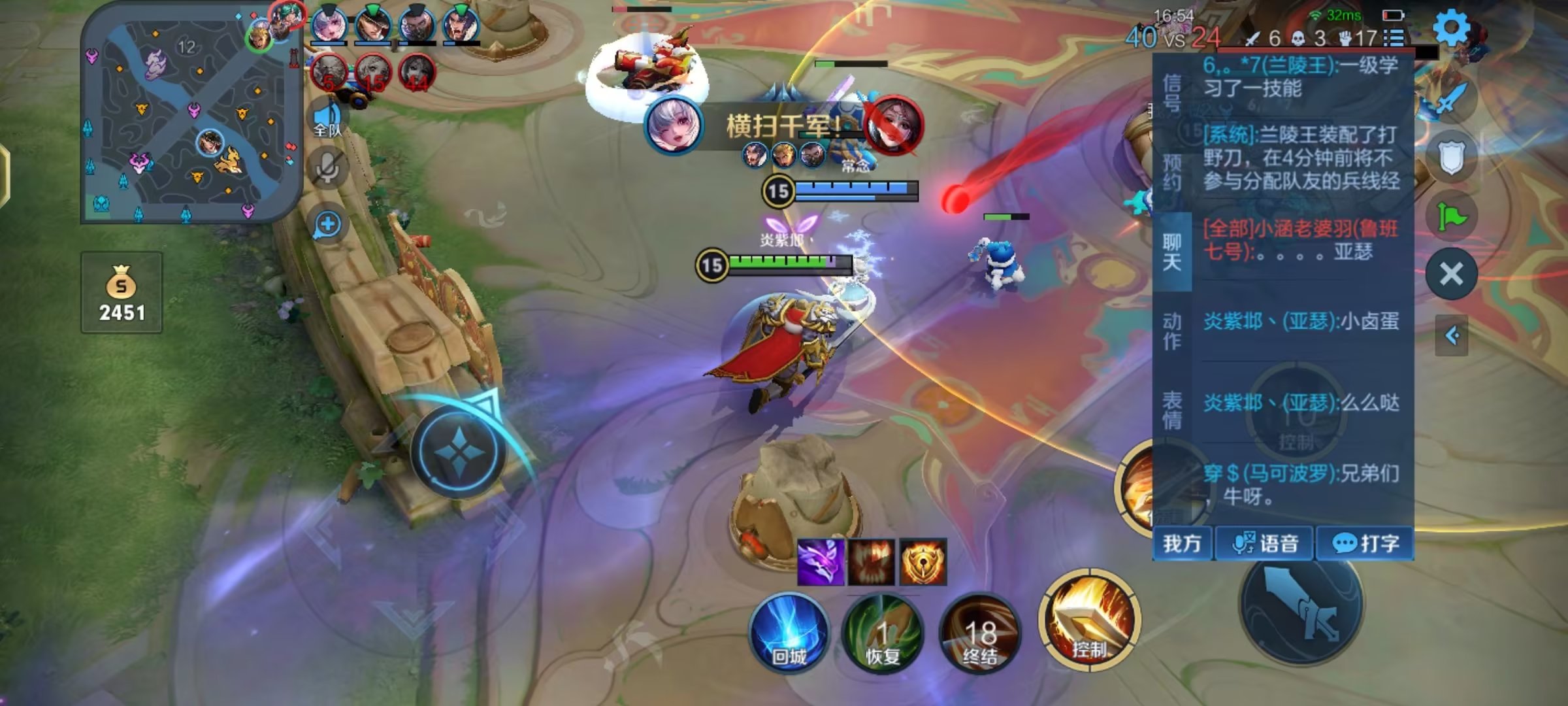
Task: Close the chat panel with X
Action: [x=1451, y=274]
